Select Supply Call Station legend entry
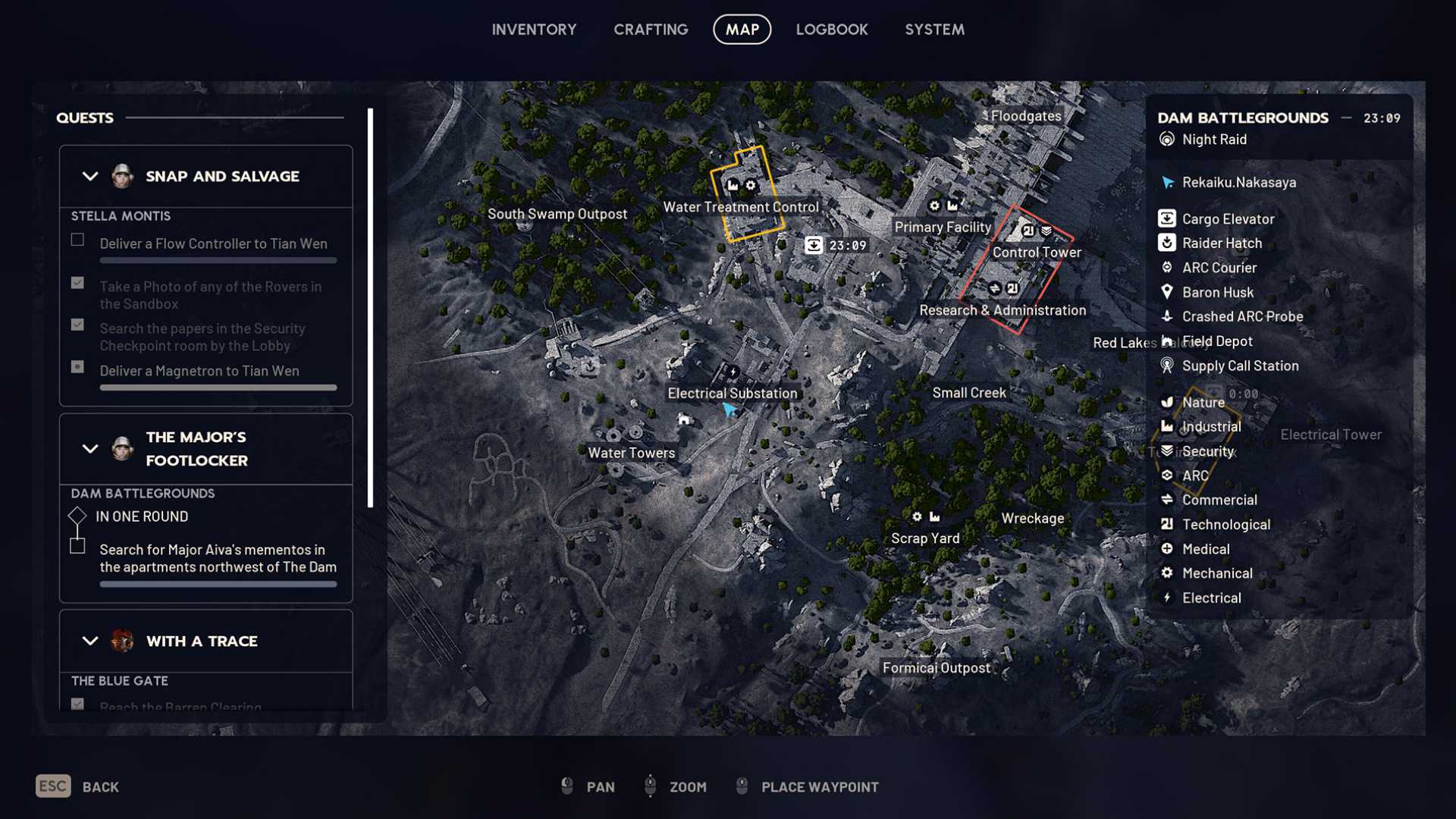The width and height of the screenshot is (1456, 819). tap(1239, 366)
